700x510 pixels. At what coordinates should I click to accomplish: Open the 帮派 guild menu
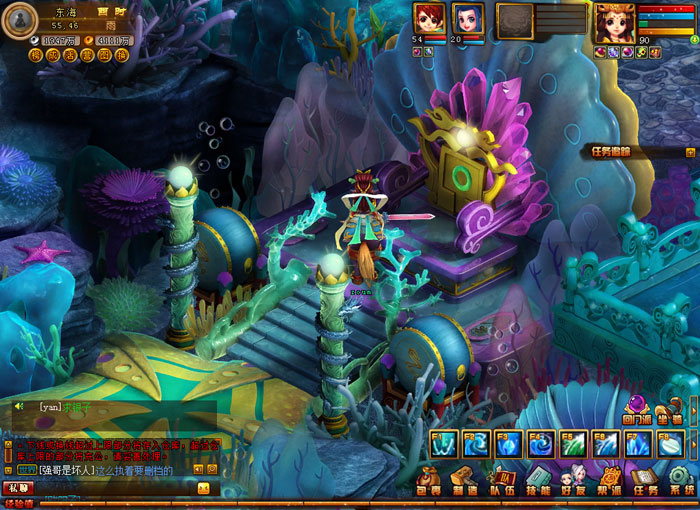pos(610,480)
